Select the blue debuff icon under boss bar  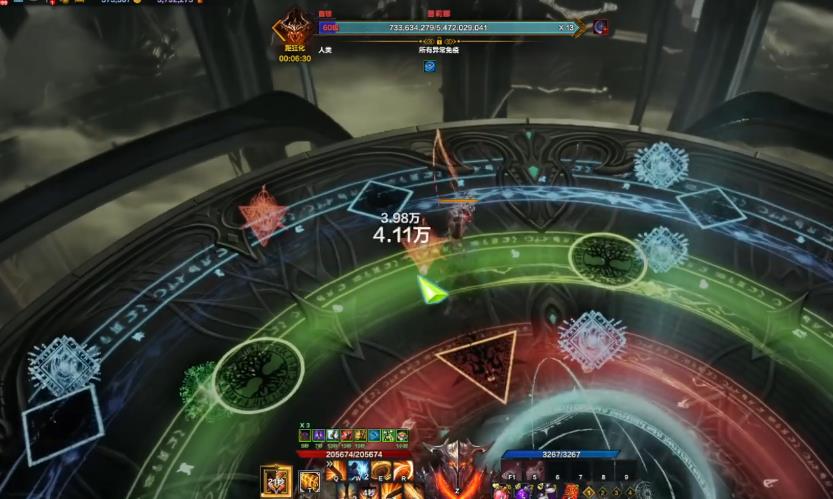(429, 66)
